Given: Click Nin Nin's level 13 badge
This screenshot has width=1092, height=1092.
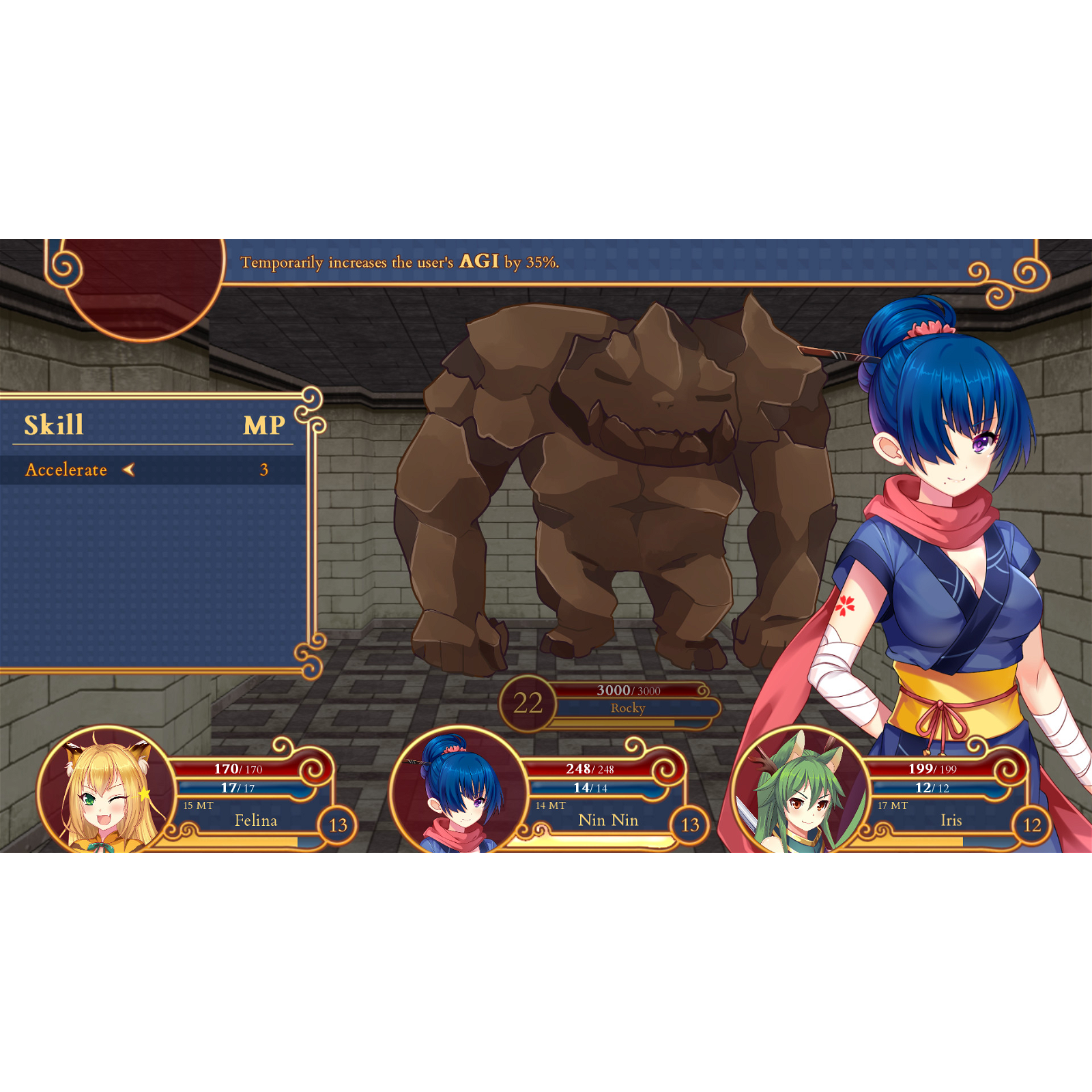Looking at the screenshot, I should pos(689,824).
